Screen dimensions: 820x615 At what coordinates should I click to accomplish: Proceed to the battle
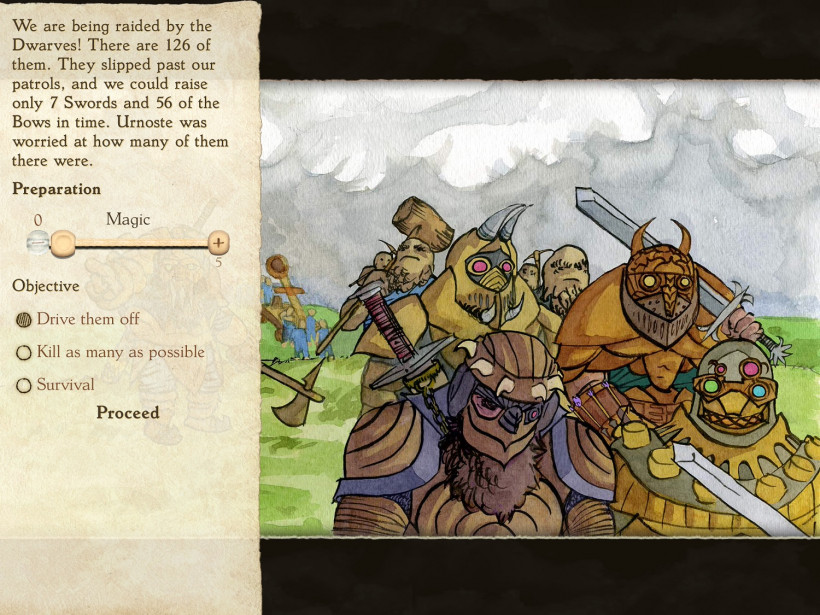(x=127, y=413)
